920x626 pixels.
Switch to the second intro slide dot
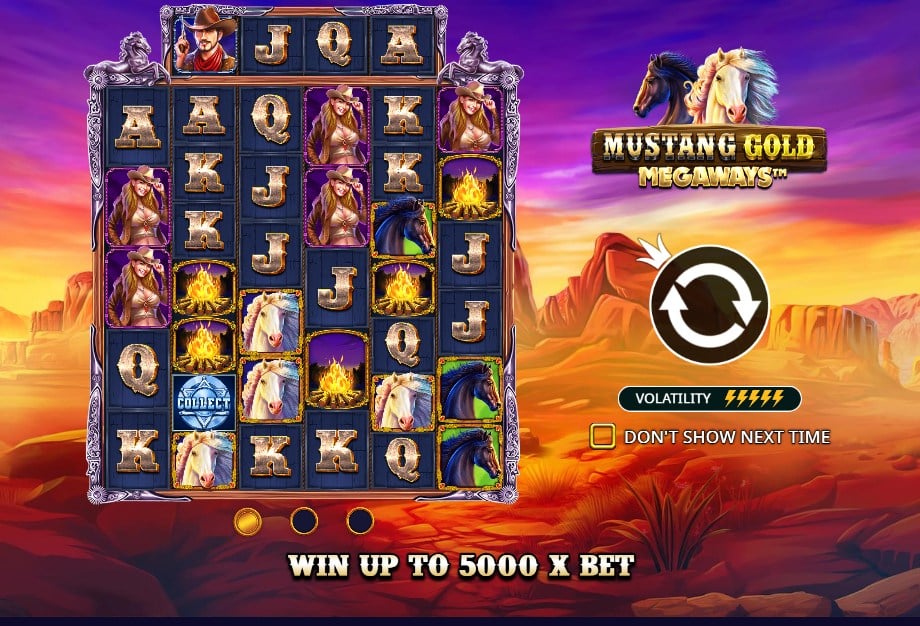click(303, 520)
